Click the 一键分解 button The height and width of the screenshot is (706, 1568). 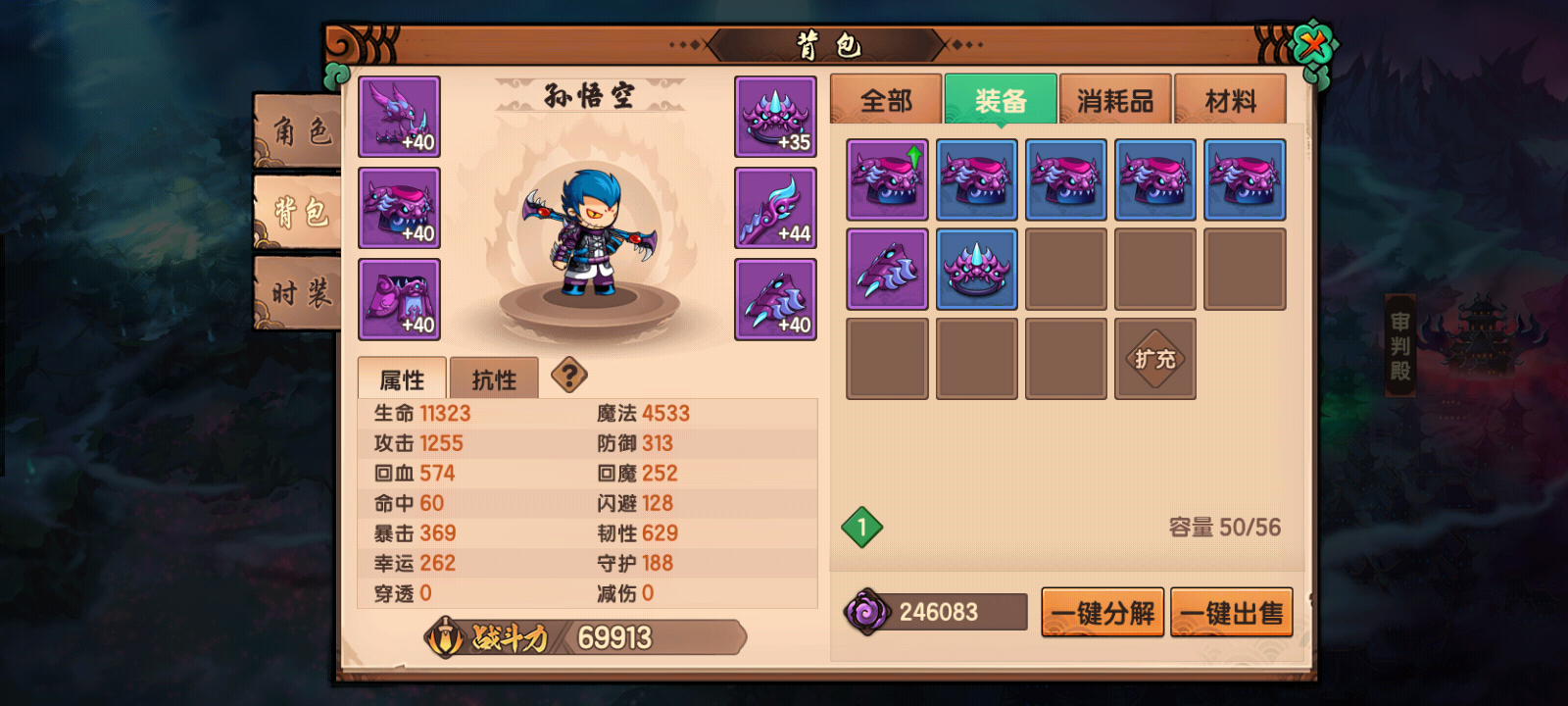pos(1102,613)
